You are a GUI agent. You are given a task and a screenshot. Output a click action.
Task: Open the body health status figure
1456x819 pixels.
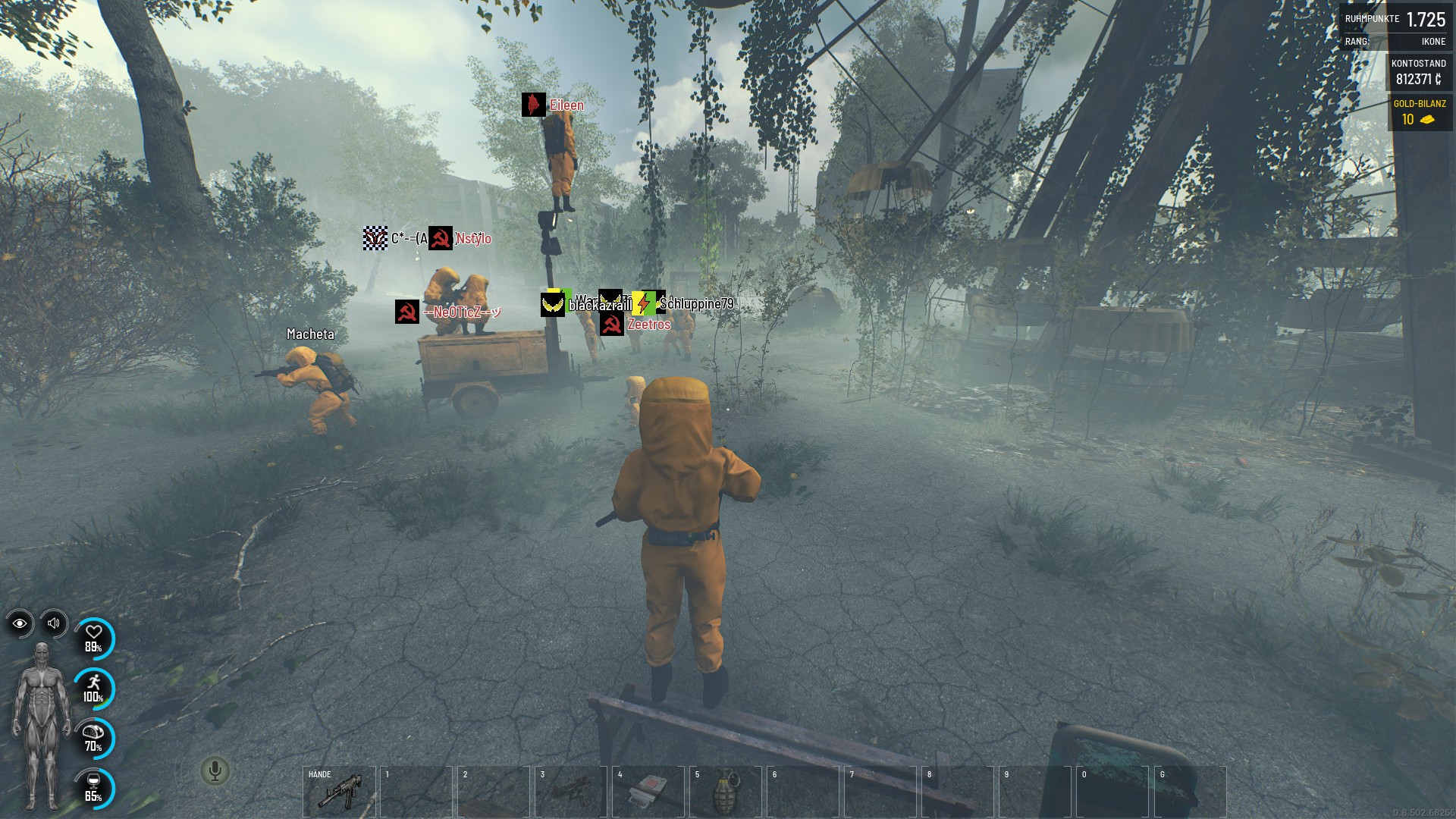click(x=42, y=726)
